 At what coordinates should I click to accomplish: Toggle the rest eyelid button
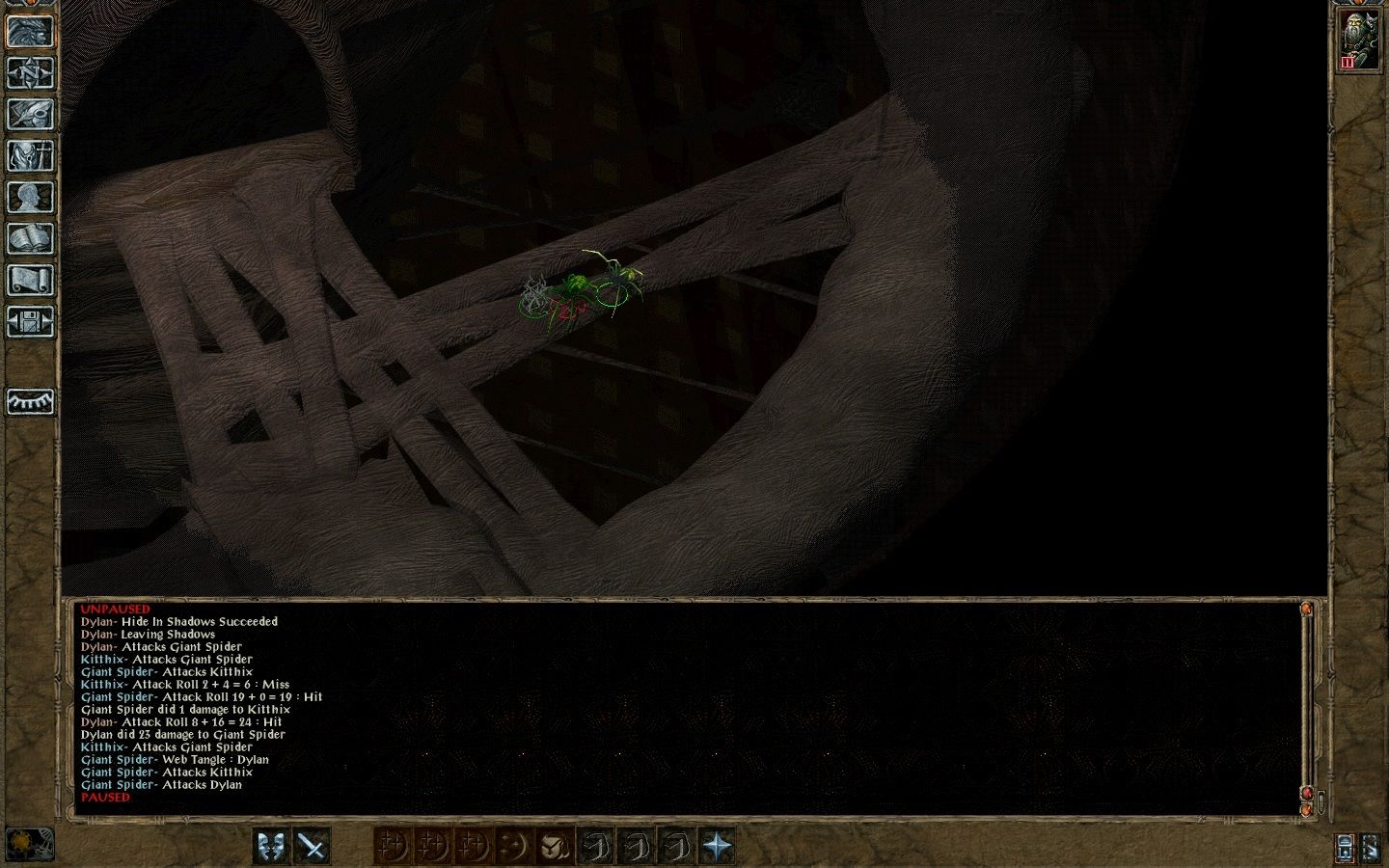click(30, 401)
